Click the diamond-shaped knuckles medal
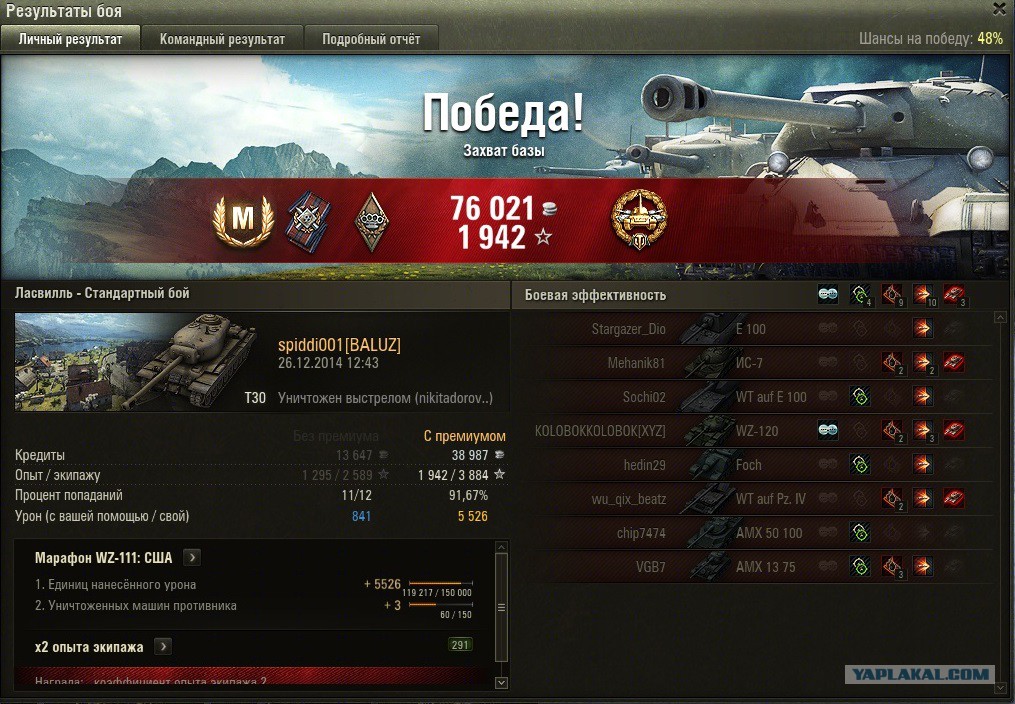Screen dimensions: 1015x704 (x=371, y=221)
